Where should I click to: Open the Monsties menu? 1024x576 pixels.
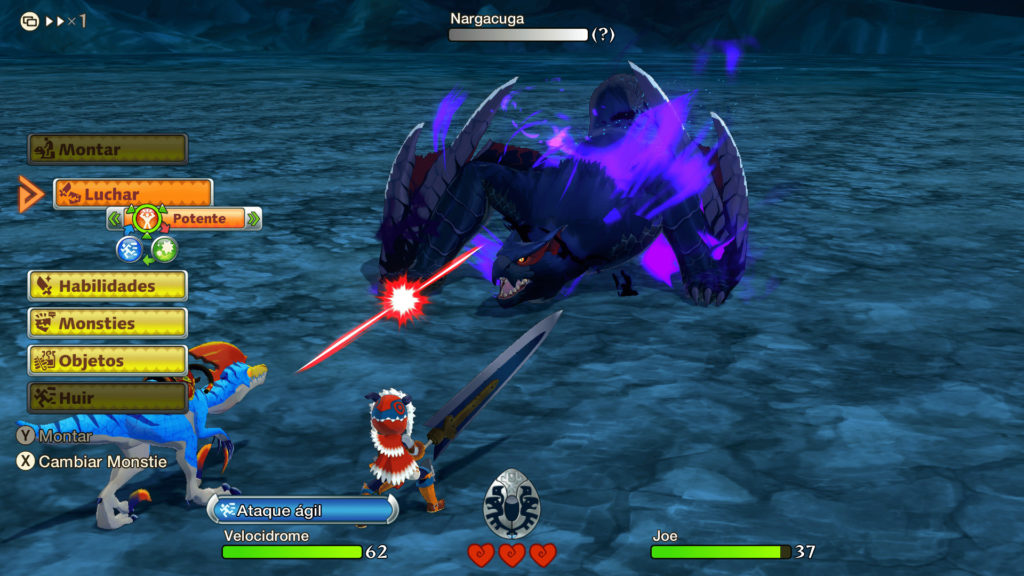coord(107,323)
